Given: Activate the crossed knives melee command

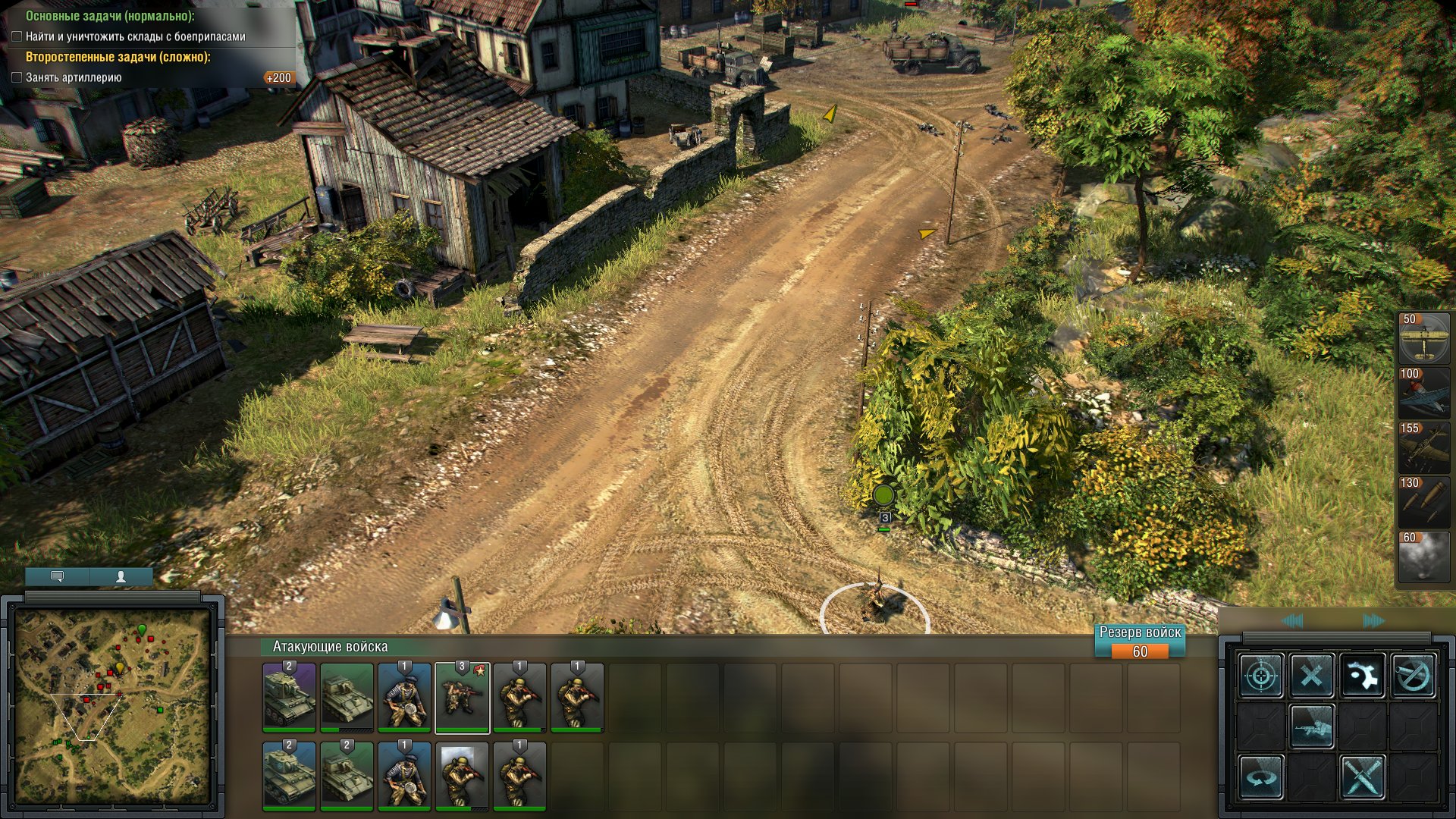Looking at the screenshot, I should 1363,777.
